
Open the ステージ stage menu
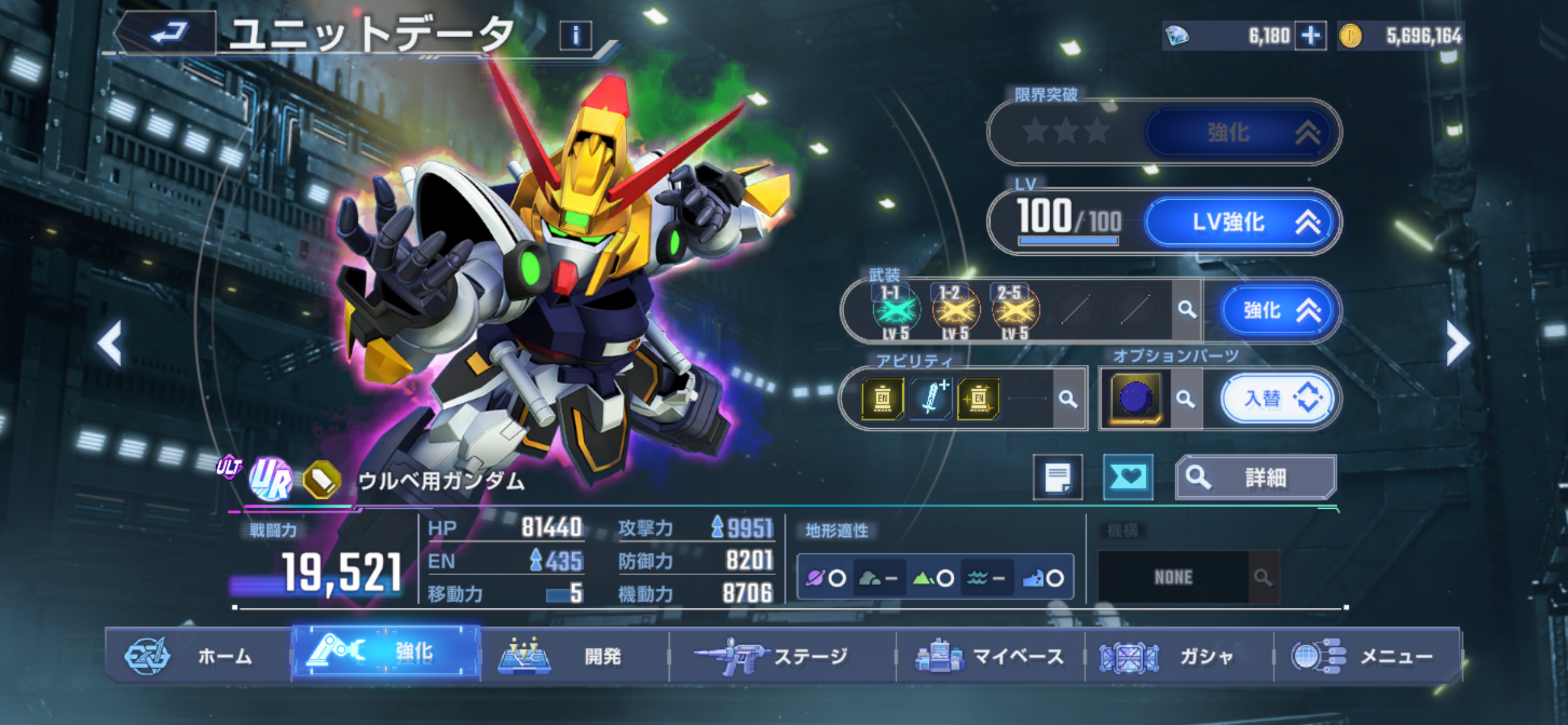pos(782,656)
